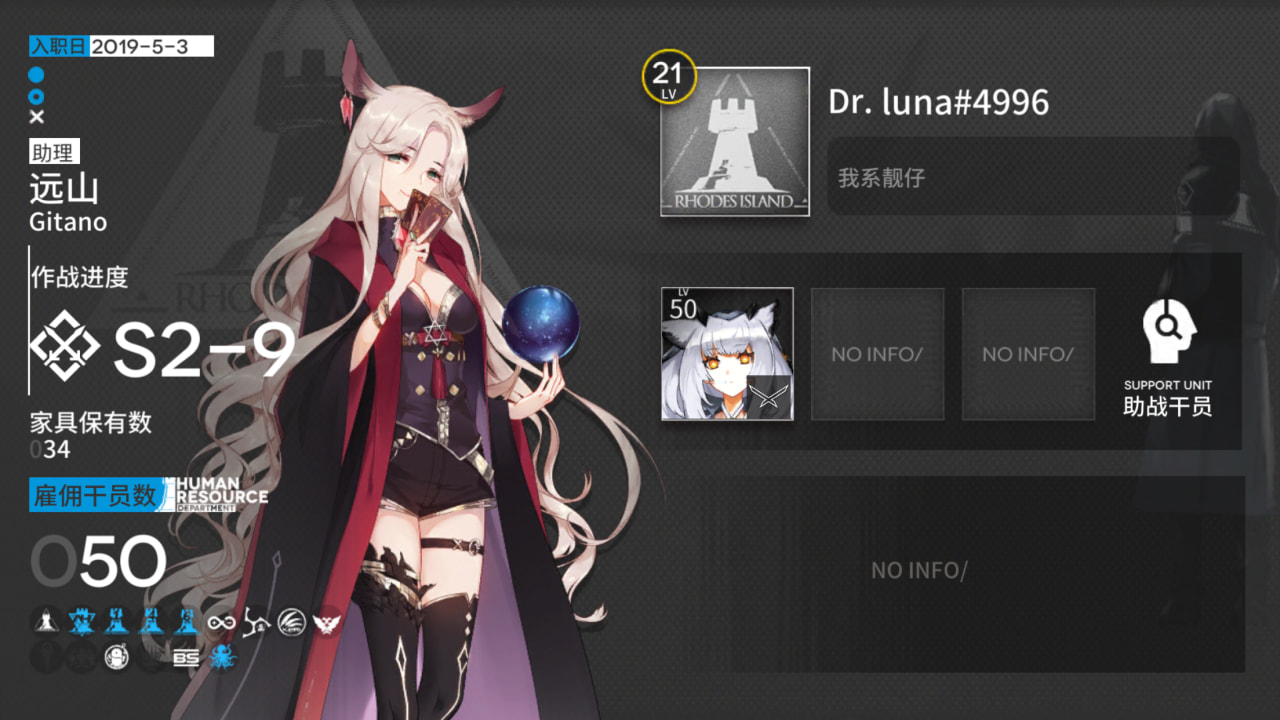Select the level 50 support operator portrait

[x=727, y=354]
